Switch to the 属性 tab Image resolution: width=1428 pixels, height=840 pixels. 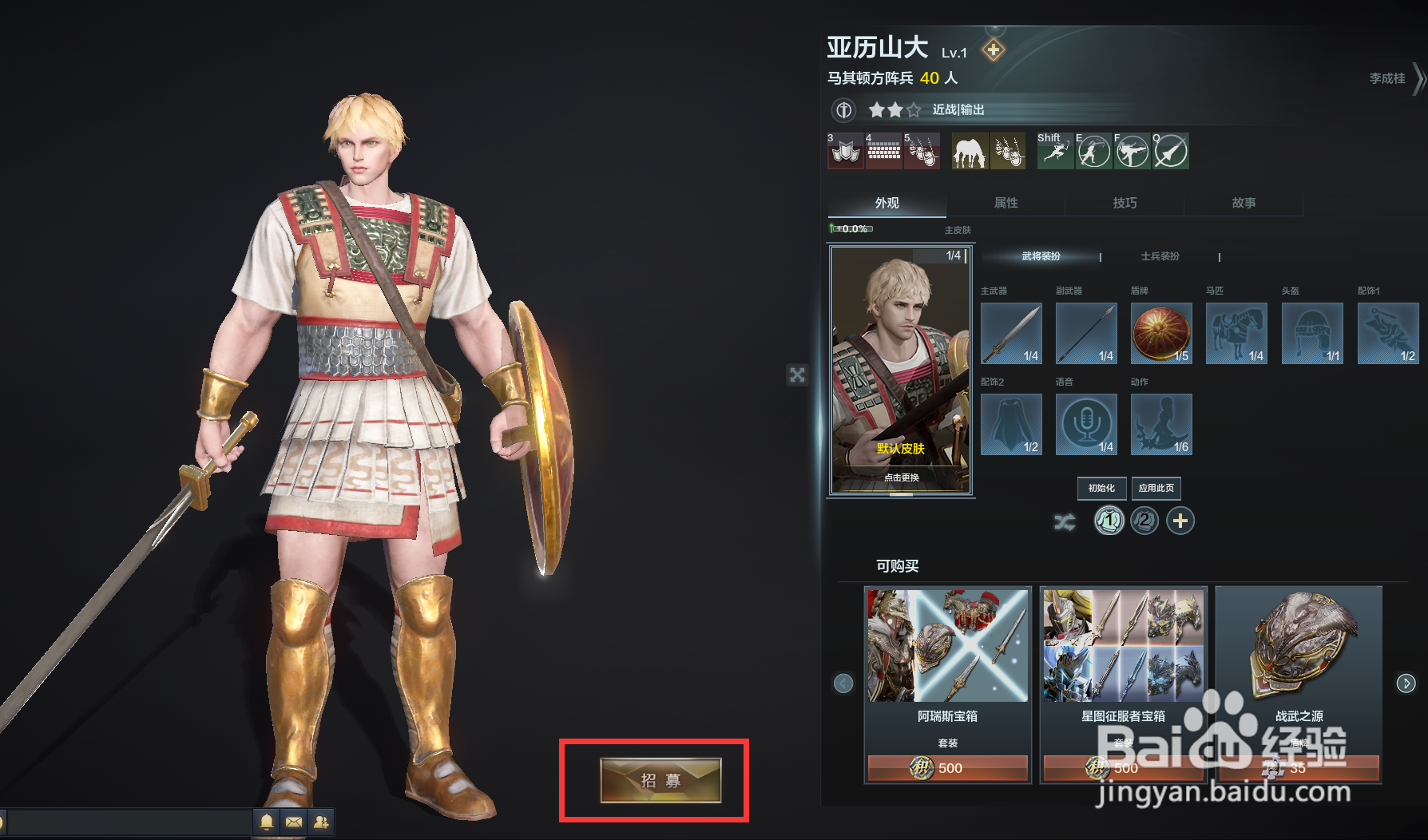click(x=1005, y=203)
